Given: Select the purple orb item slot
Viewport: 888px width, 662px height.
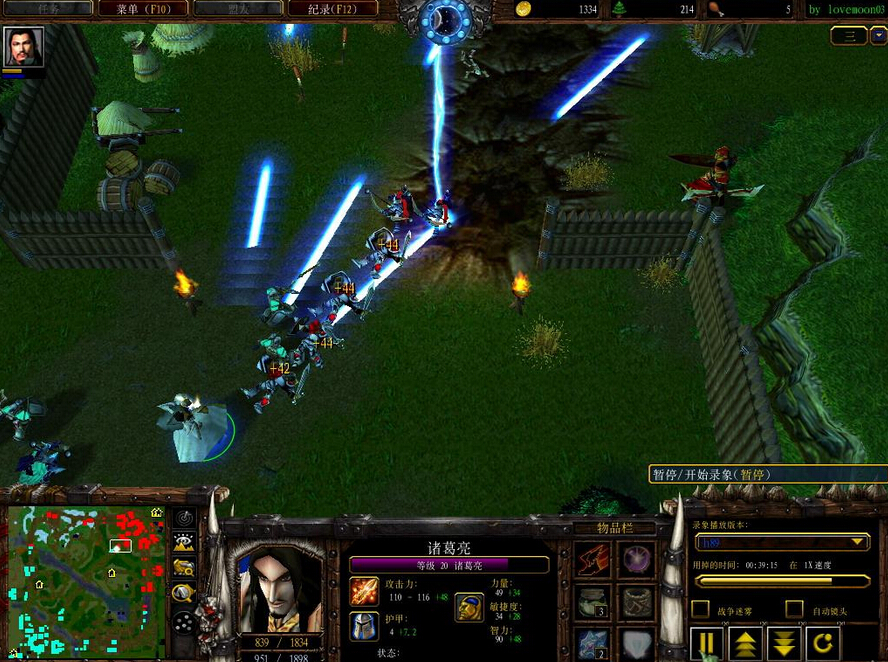Looking at the screenshot, I should coord(637,558).
